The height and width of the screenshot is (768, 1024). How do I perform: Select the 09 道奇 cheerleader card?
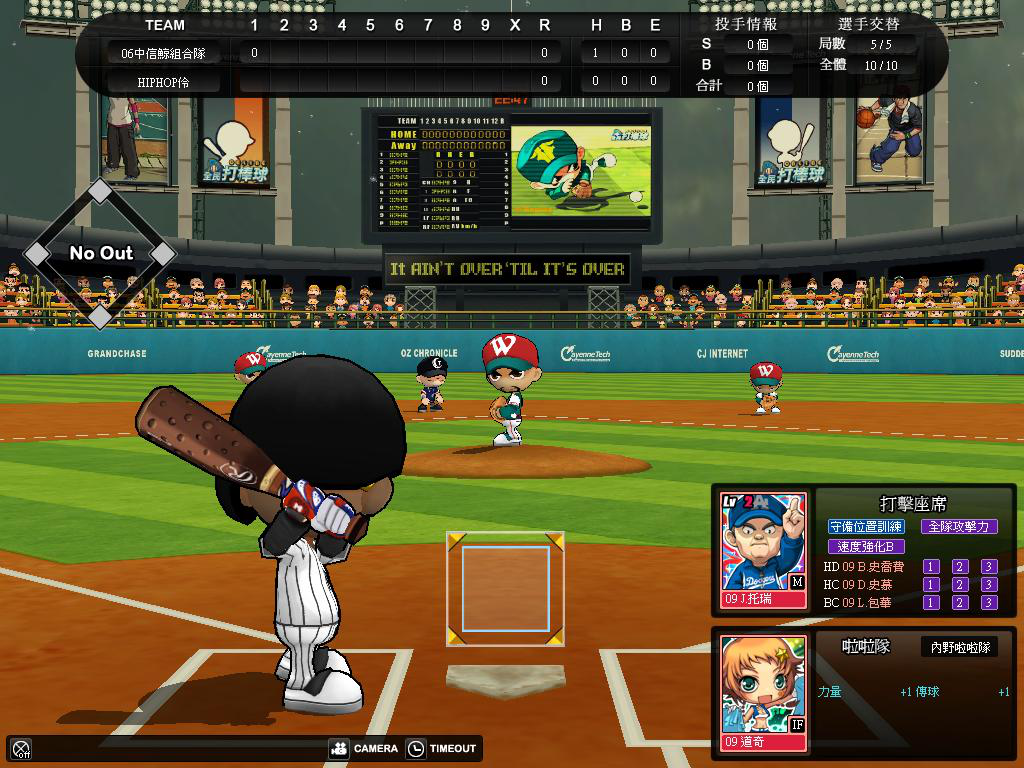(x=764, y=693)
